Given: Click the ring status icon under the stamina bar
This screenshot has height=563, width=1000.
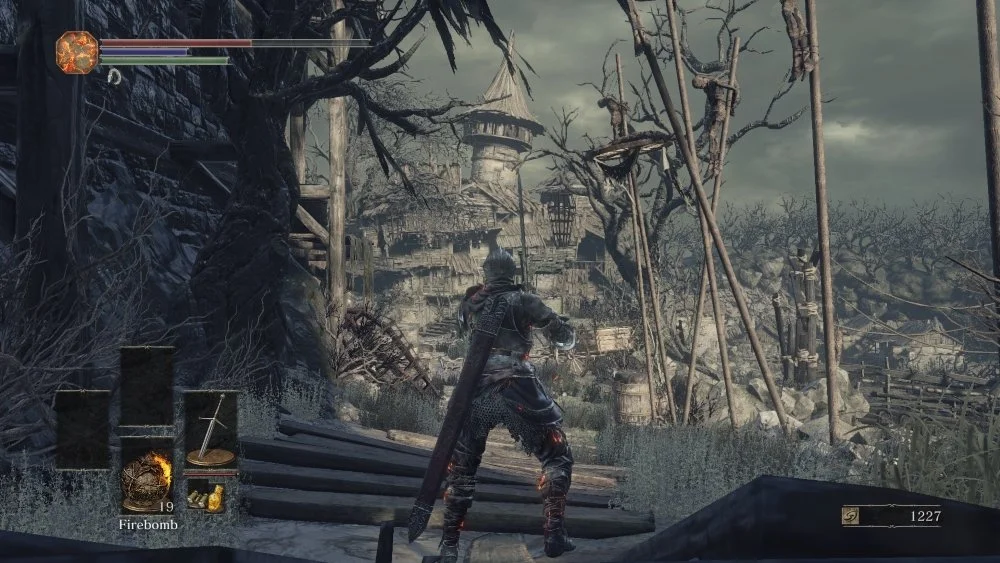Looking at the screenshot, I should (114, 76).
